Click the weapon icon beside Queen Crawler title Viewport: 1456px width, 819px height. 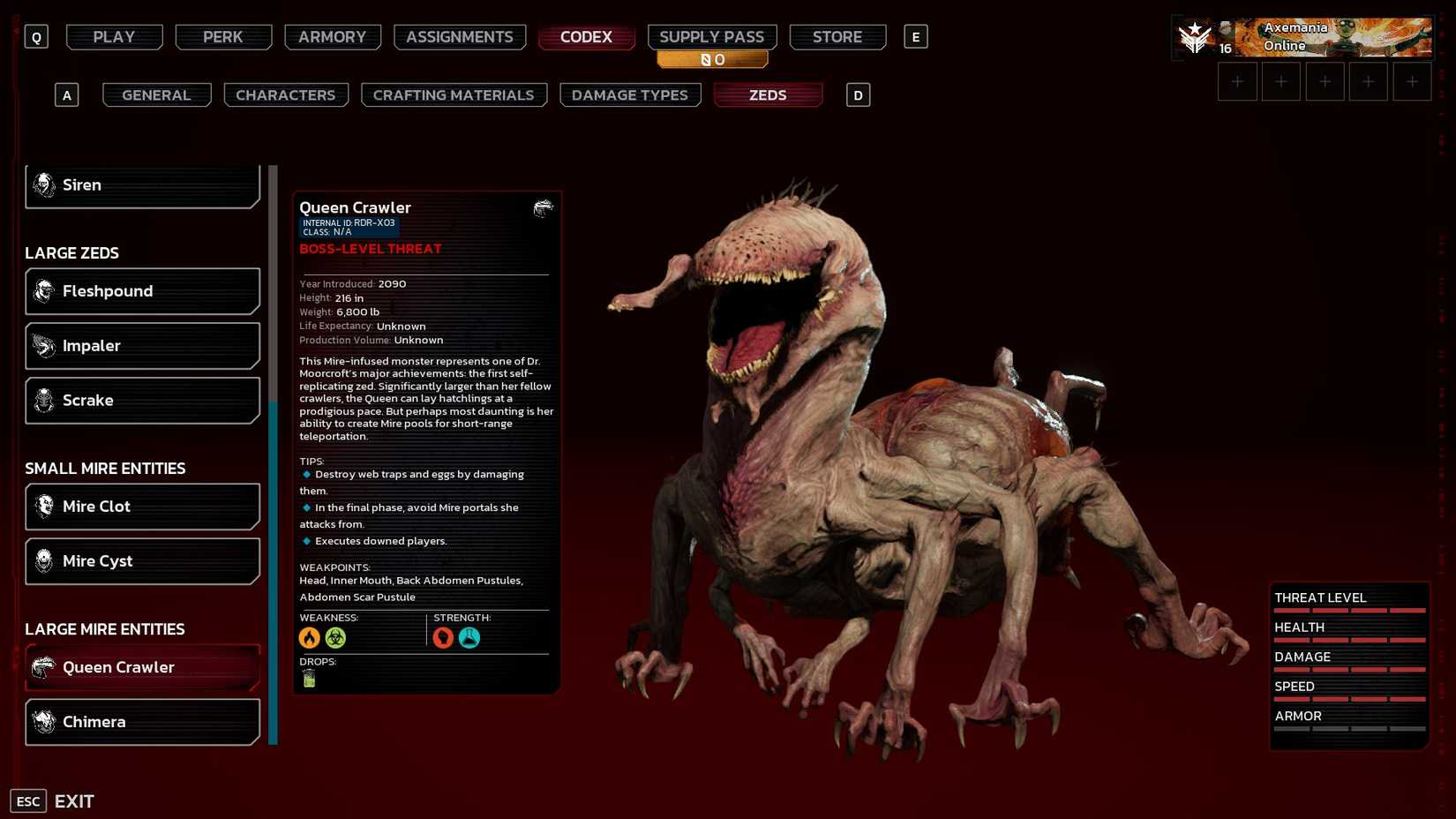pyautogui.click(x=544, y=207)
